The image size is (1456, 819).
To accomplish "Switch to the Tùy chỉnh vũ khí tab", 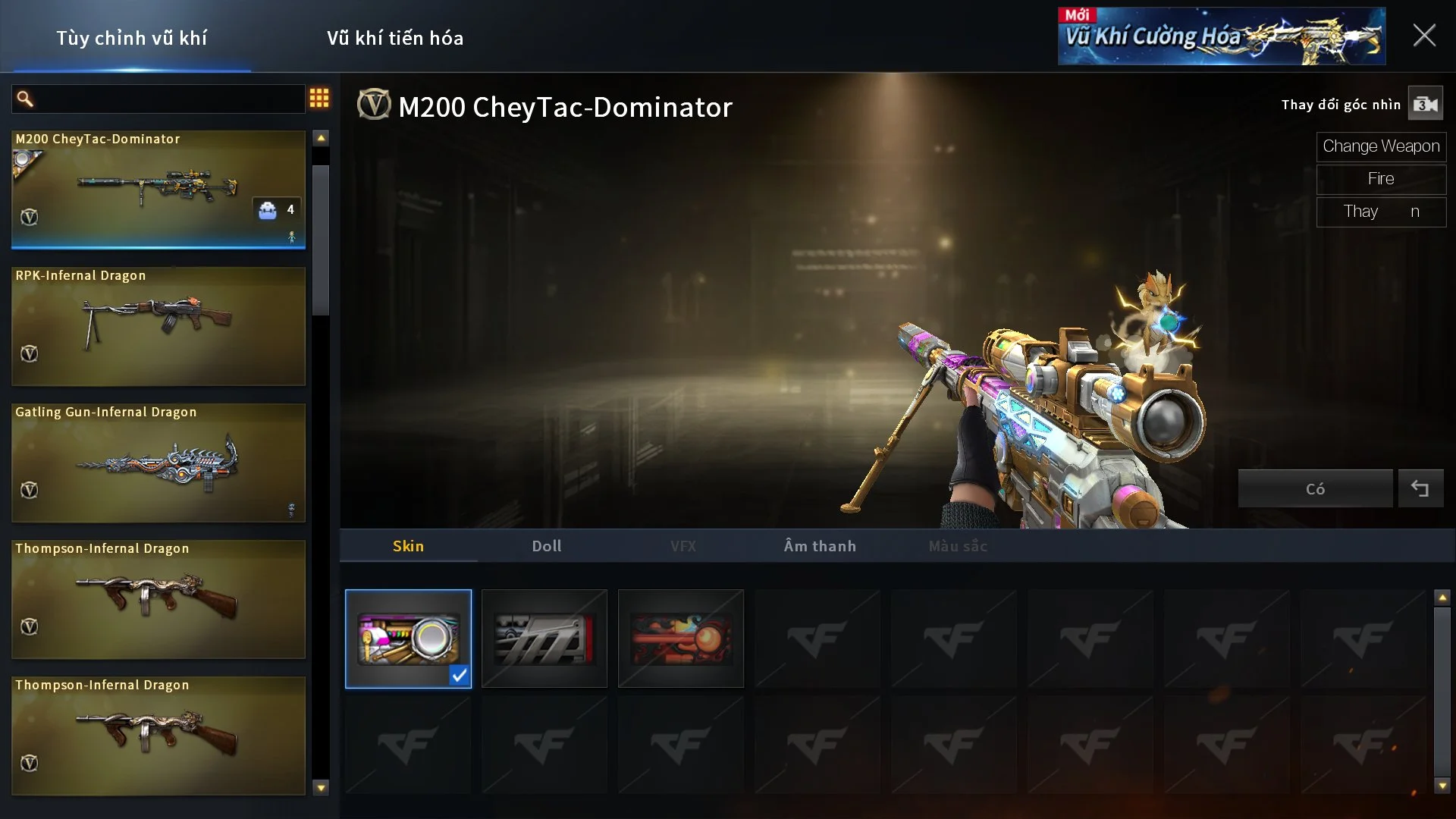I will pos(131,38).
